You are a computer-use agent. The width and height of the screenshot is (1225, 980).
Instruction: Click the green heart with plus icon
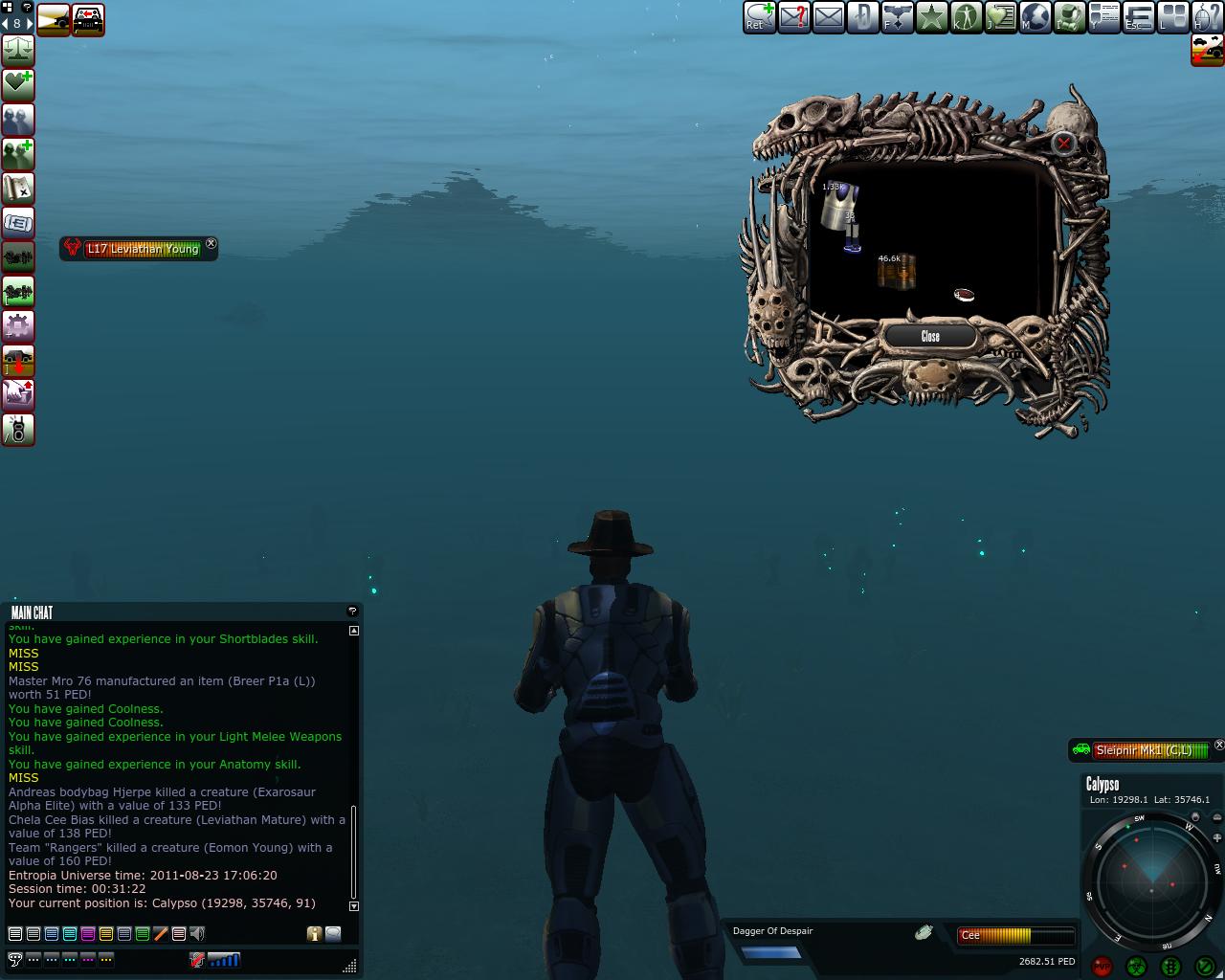pyautogui.click(x=18, y=84)
